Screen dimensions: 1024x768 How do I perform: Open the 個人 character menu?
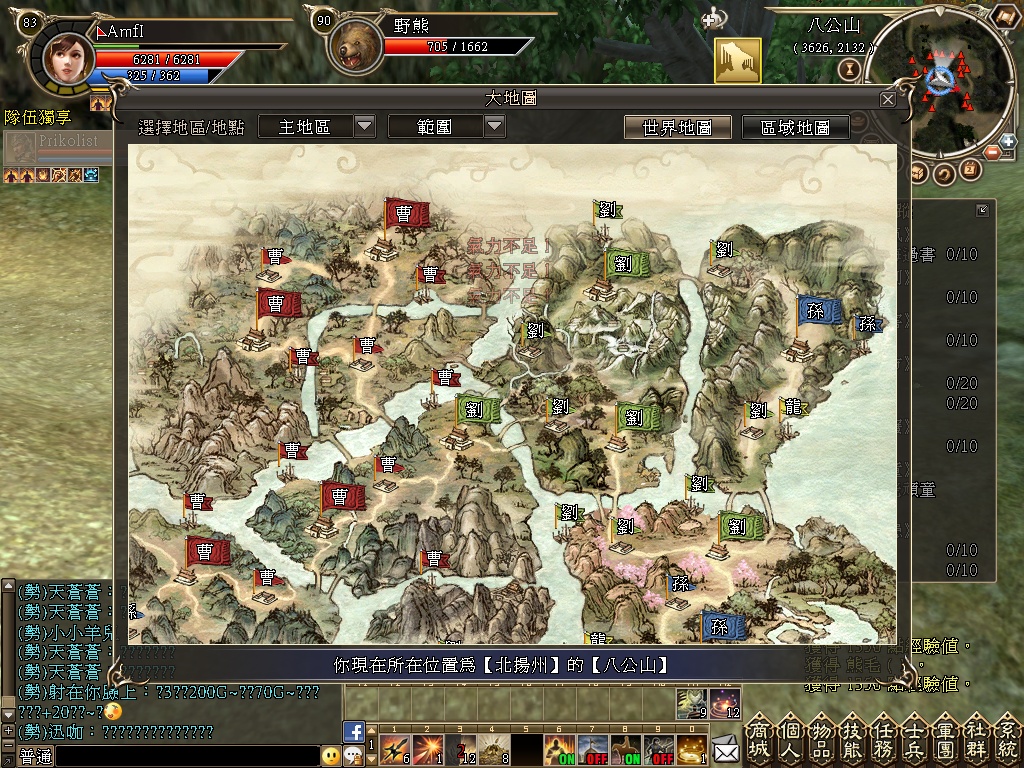pyautogui.click(x=791, y=739)
